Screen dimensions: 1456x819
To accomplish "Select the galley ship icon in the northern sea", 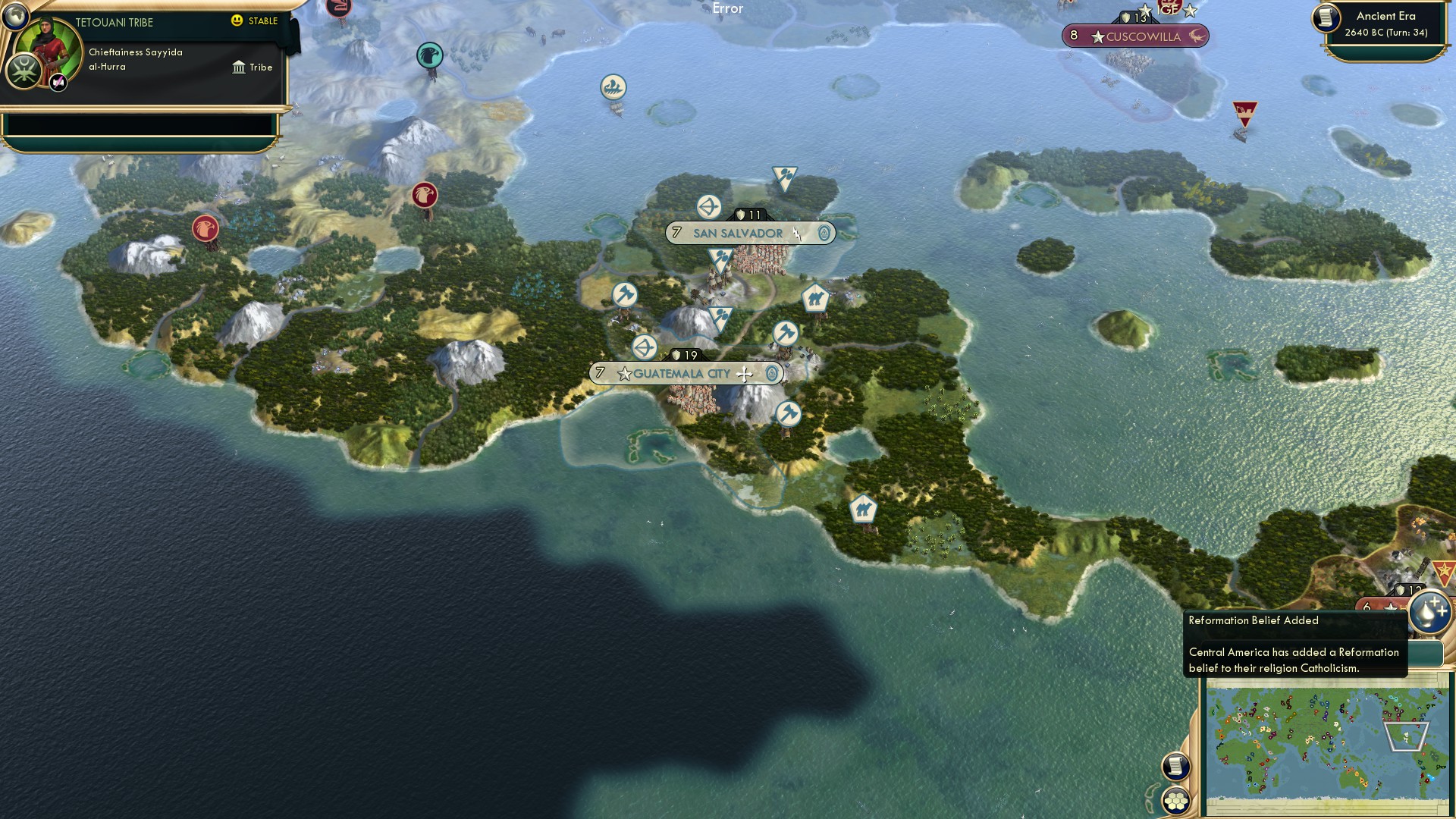I will tap(613, 86).
